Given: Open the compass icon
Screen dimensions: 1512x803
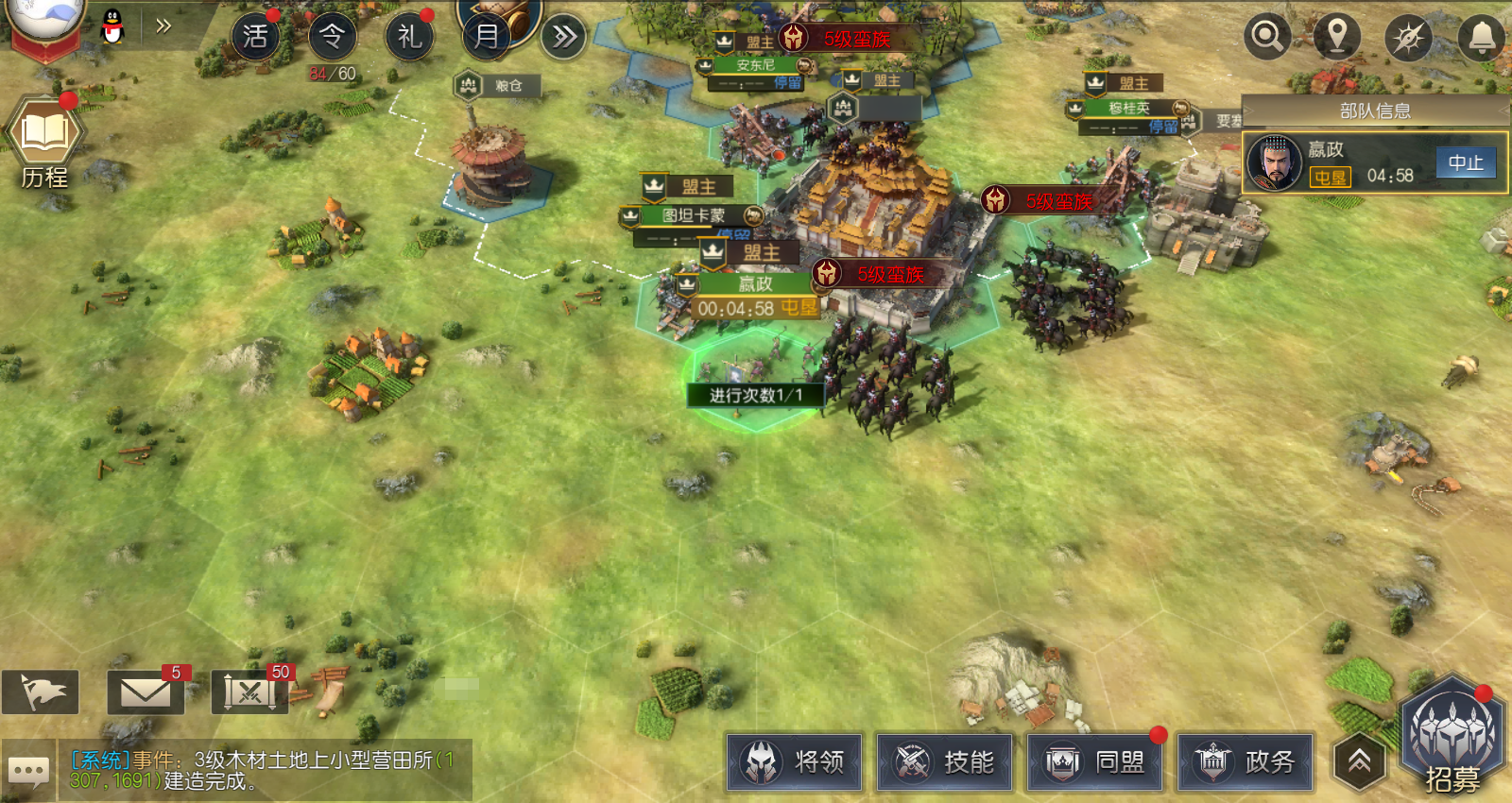Looking at the screenshot, I should point(1408,38).
